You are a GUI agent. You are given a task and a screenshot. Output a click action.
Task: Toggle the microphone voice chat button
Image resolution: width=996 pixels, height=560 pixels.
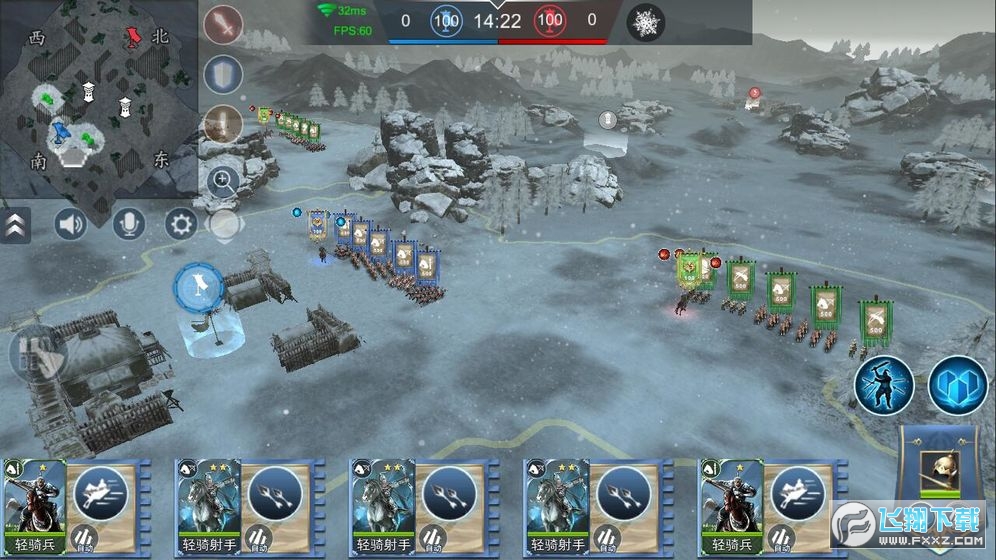[x=127, y=224]
